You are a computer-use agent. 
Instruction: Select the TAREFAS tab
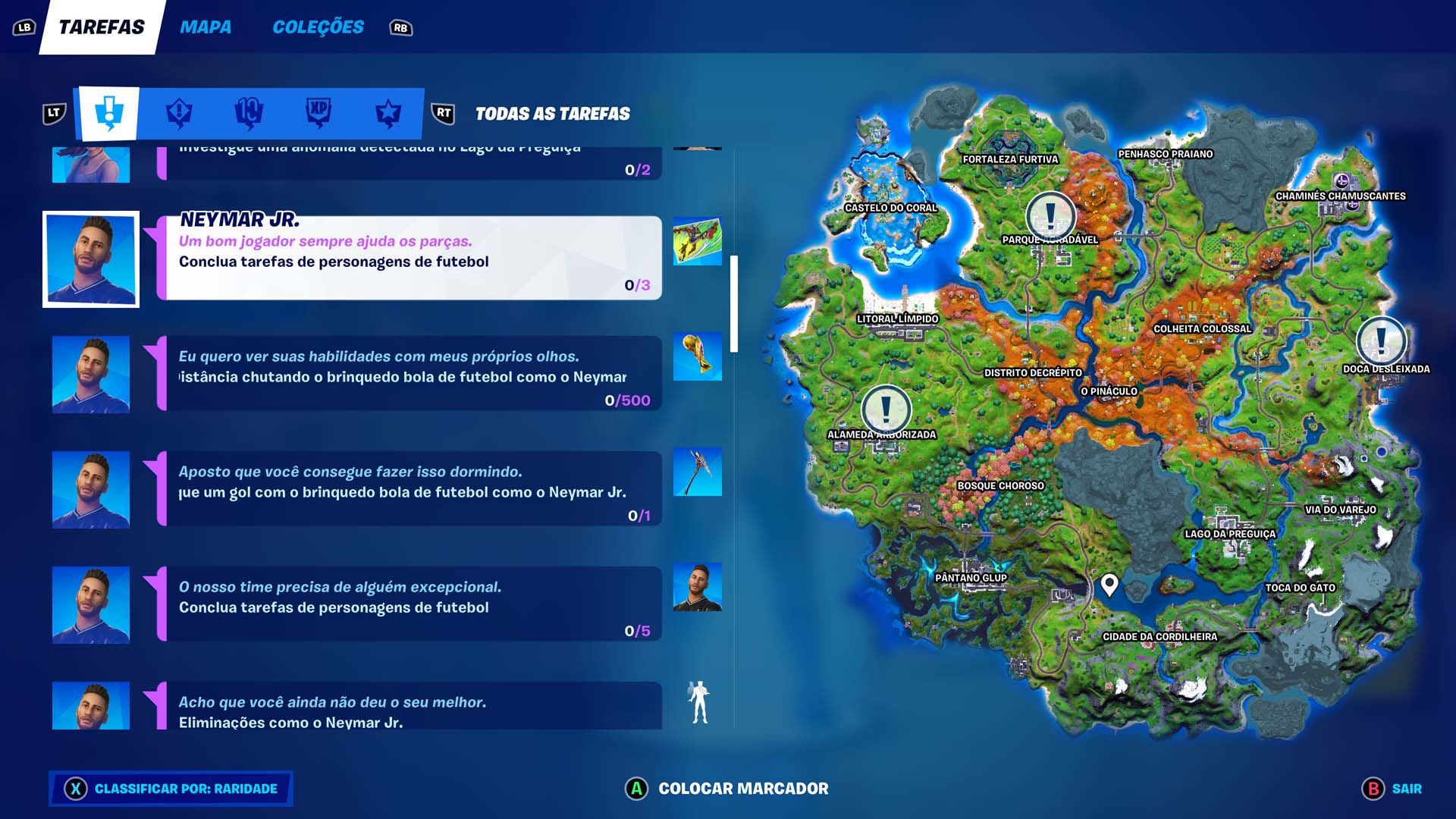pyautogui.click(x=101, y=27)
